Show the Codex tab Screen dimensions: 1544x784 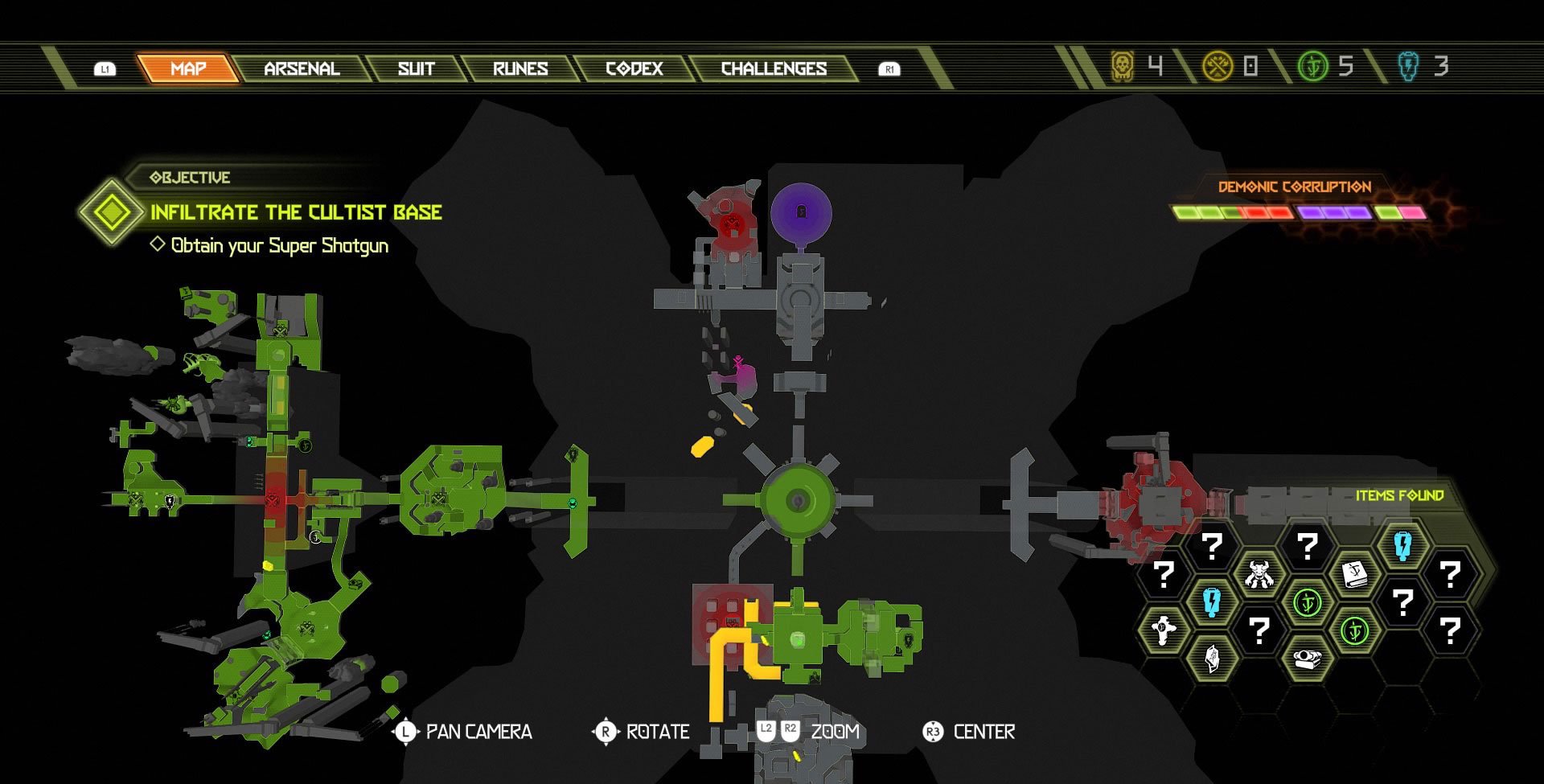[x=634, y=68]
